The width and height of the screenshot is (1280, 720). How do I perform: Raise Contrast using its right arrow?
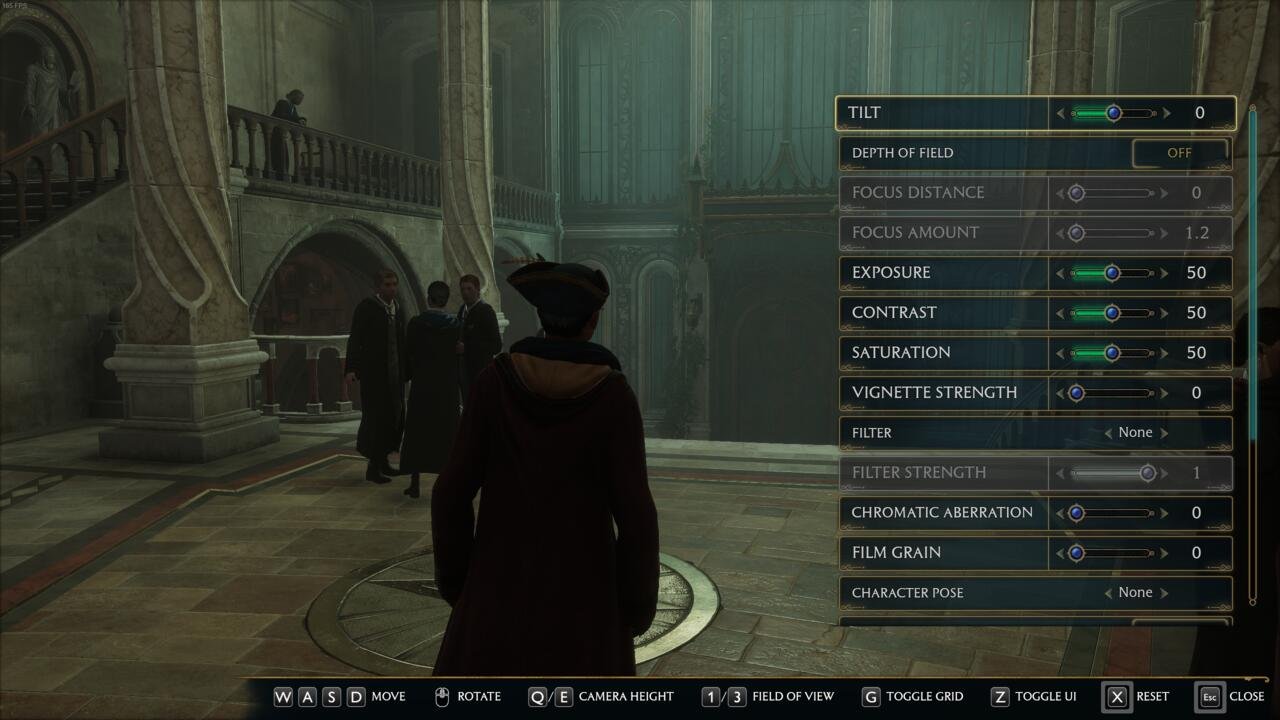pyautogui.click(x=1167, y=313)
